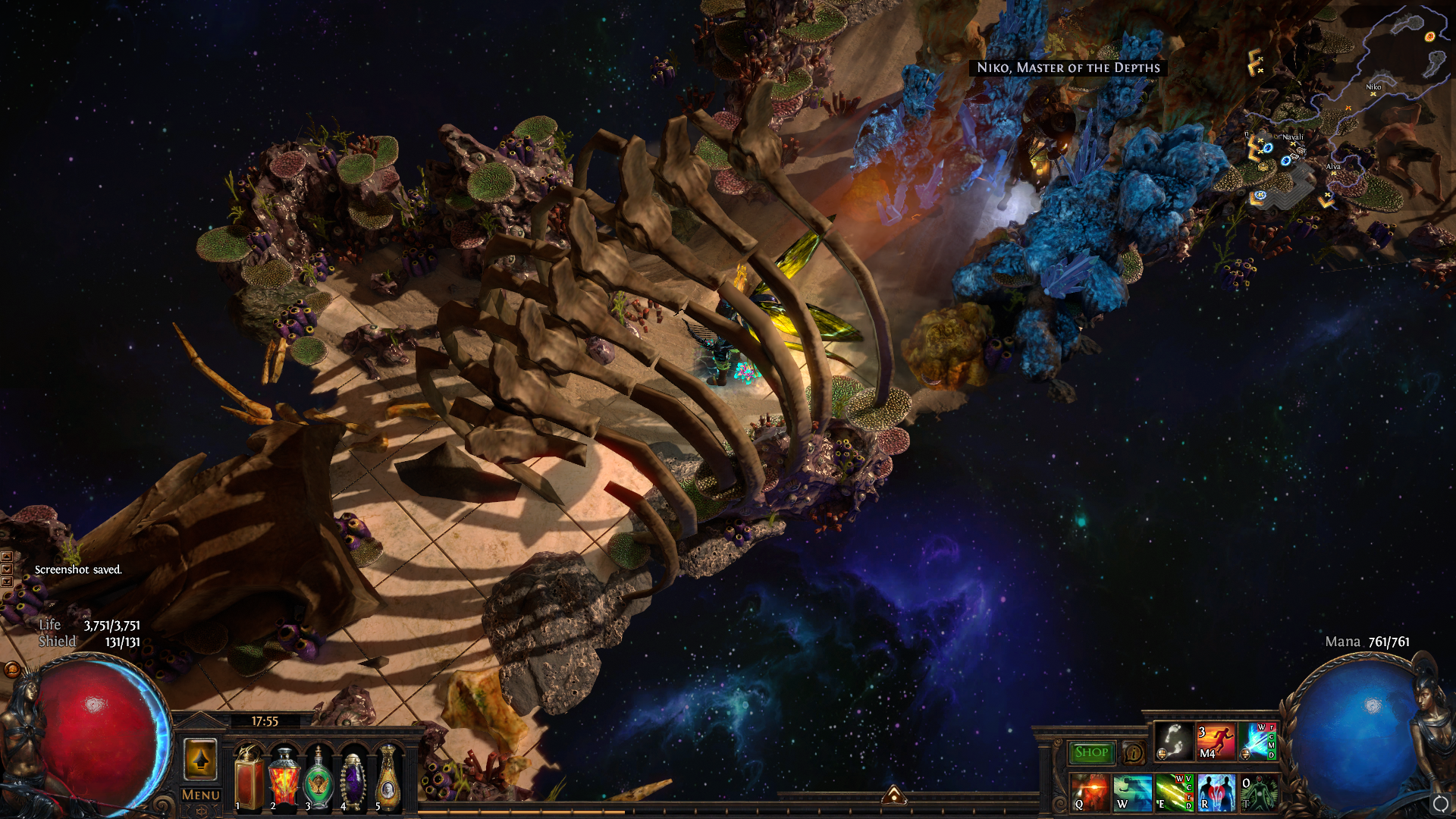Activate the teal dash skill on W
This screenshot has height=819, width=1456.
pyautogui.click(x=1132, y=792)
